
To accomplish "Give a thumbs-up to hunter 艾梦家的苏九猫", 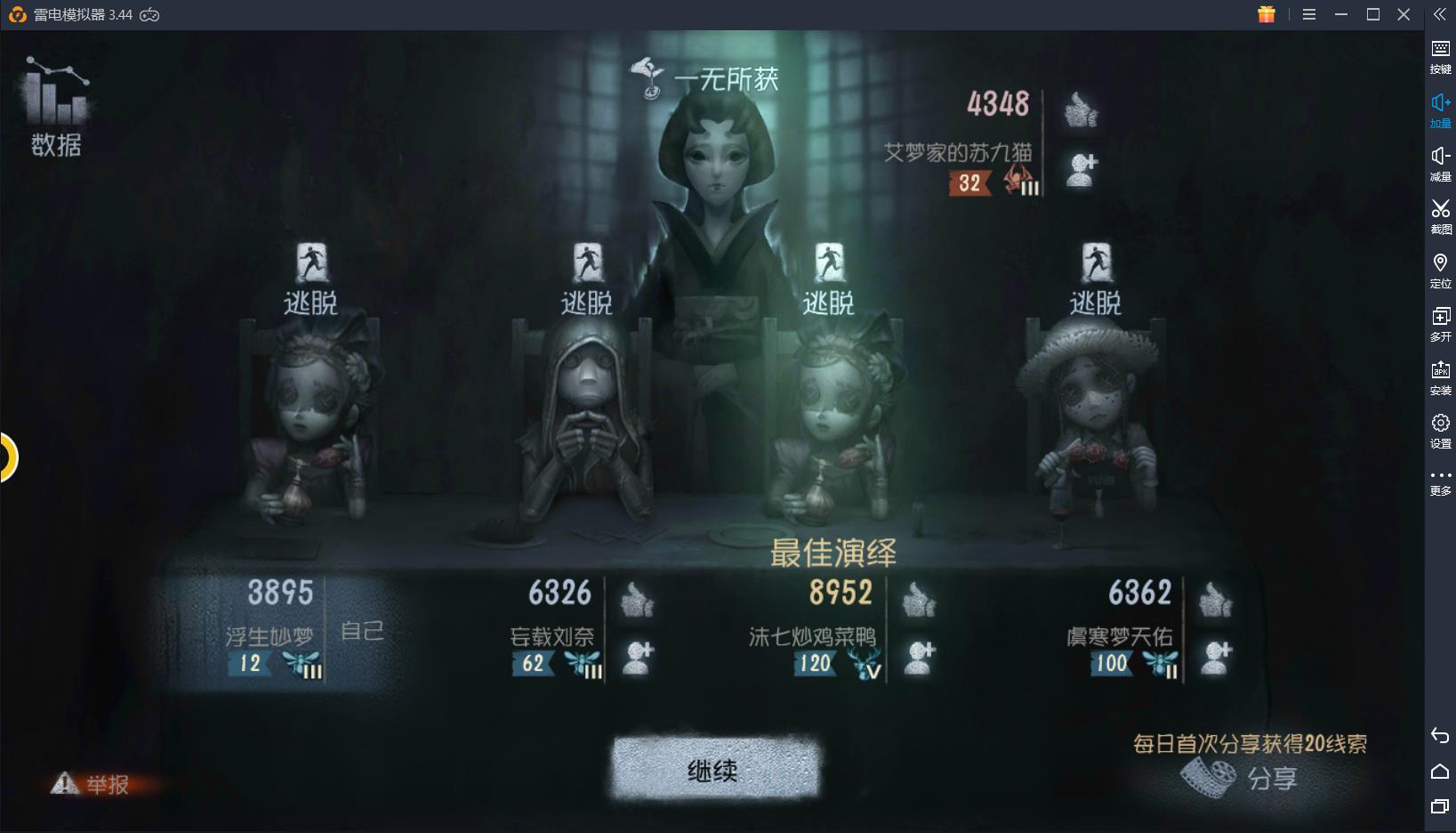I will point(1081,110).
